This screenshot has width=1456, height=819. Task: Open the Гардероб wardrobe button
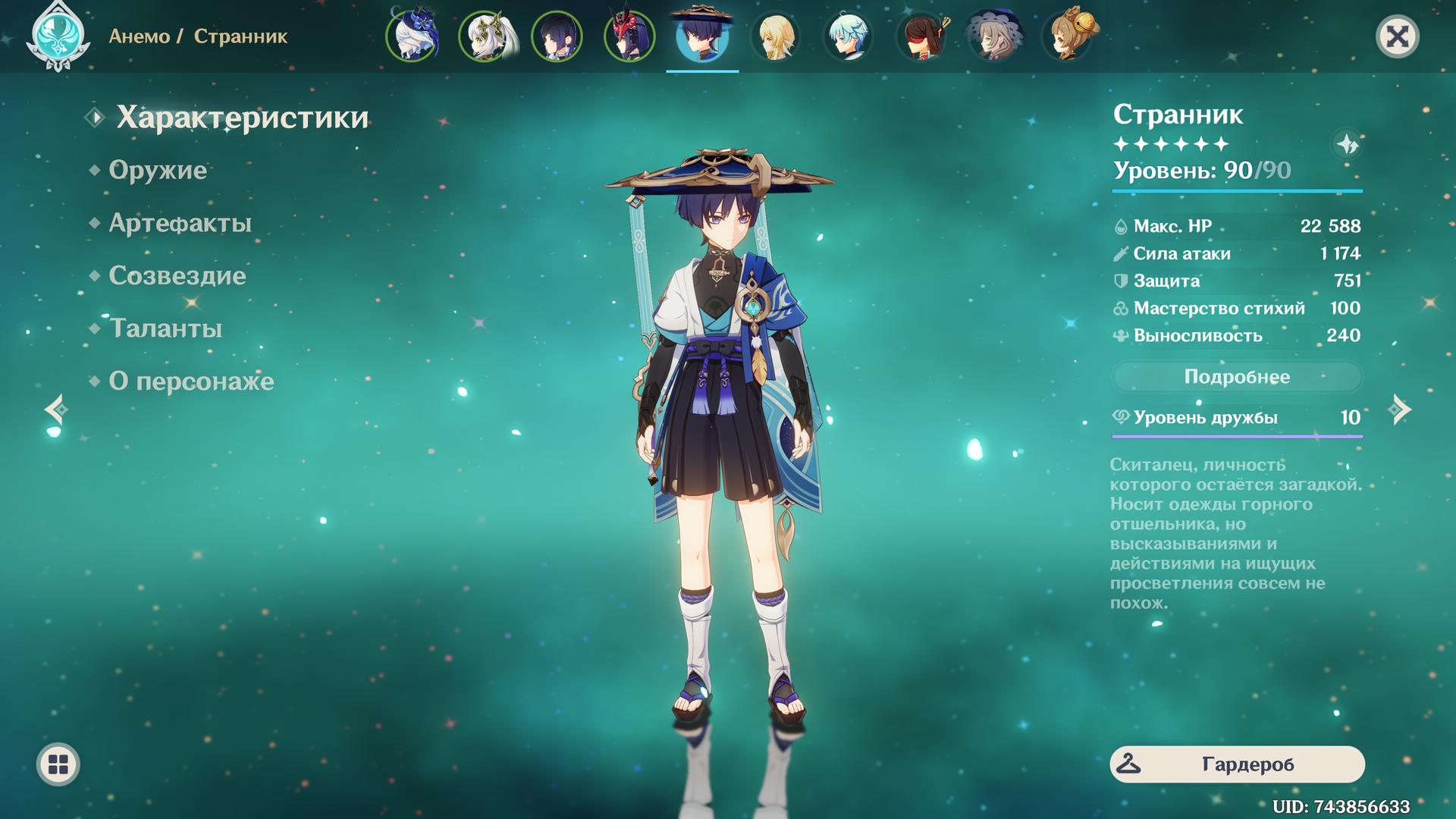(x=1237, y=764)
